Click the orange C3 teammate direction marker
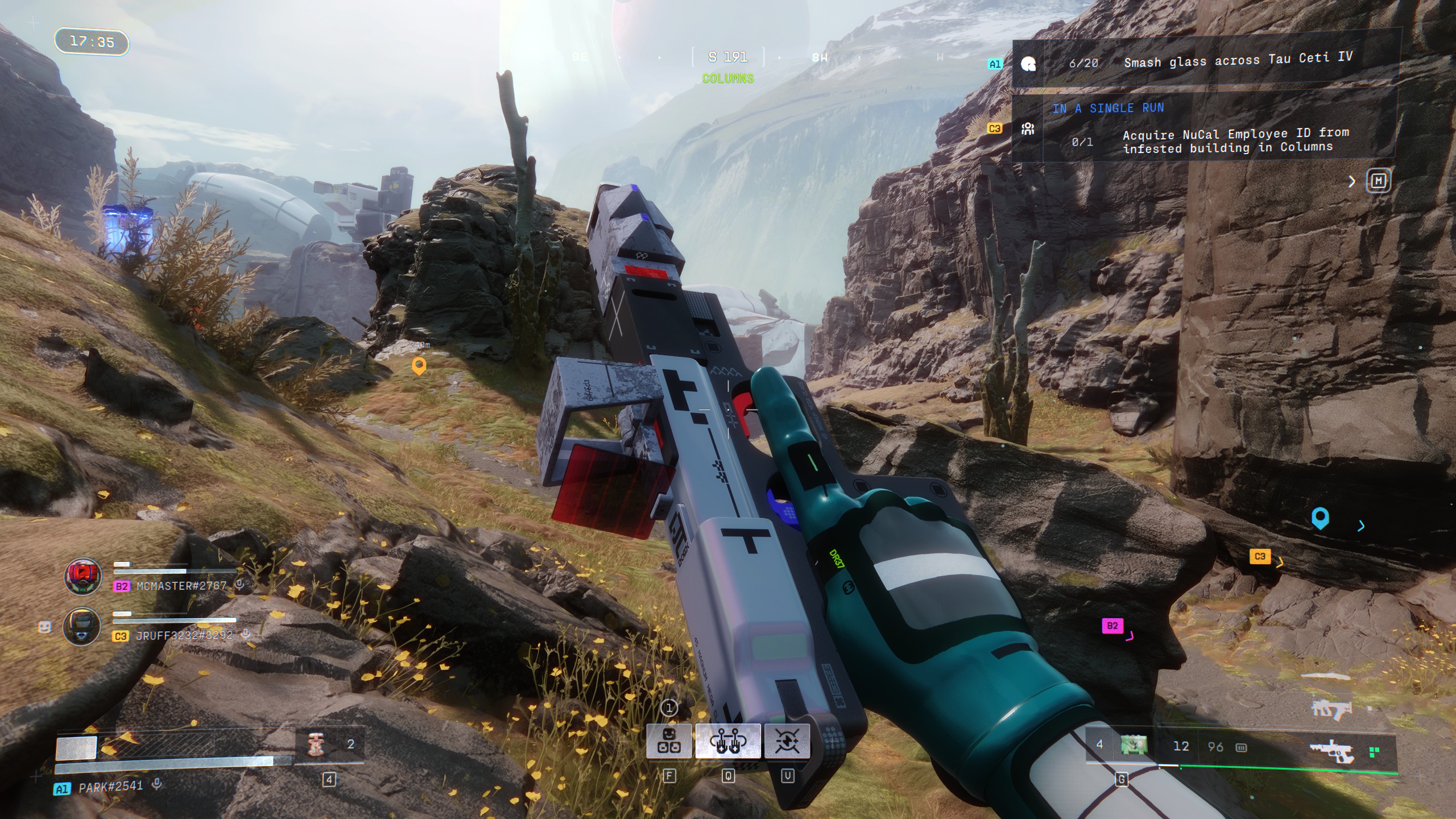This screenshot has width=1456, height=819. (1260, 556)
